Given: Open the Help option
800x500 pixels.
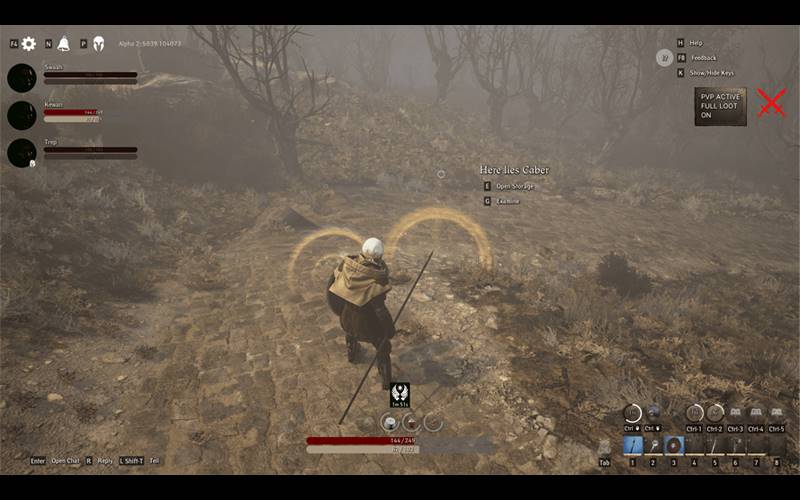Looking at the screenshot, I should pyautogui.click(x=696, y=43).
